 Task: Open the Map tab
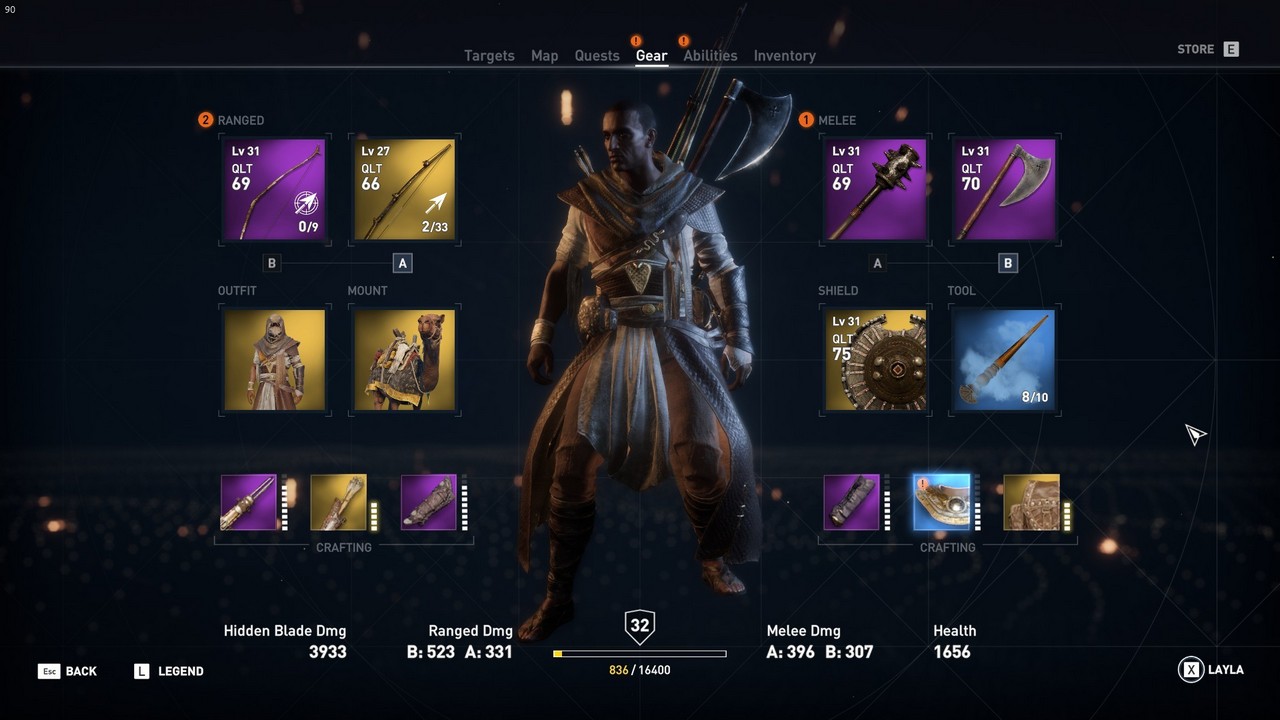click(544, 56)
